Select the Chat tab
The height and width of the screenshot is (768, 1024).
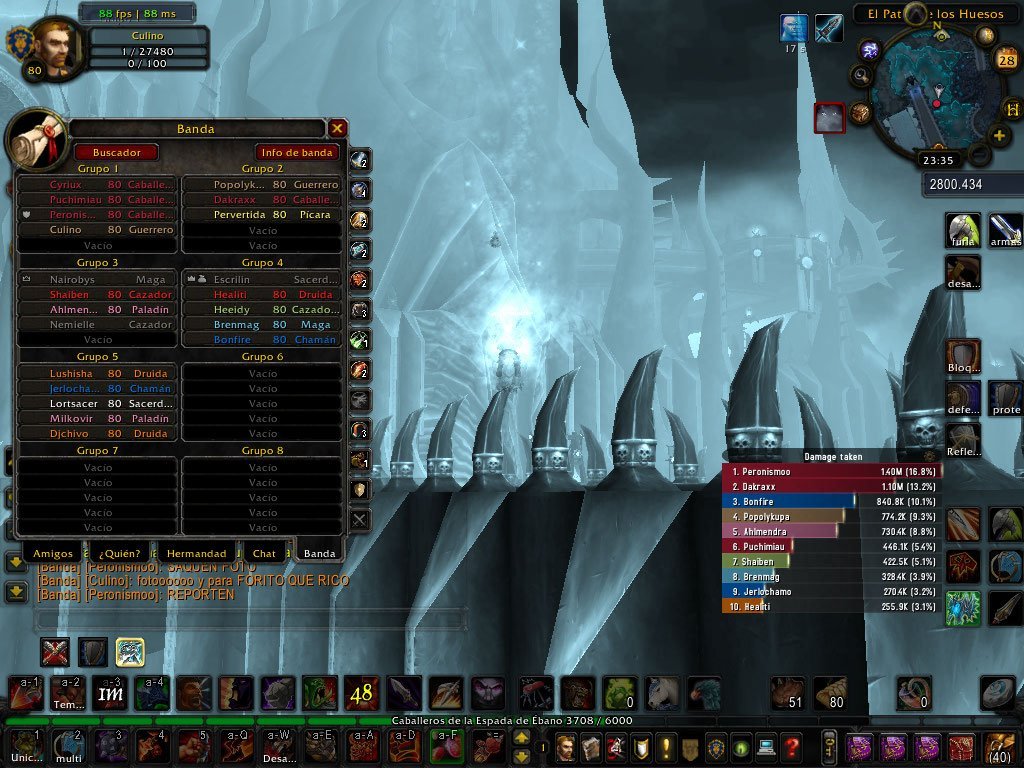tap(264, 553)
